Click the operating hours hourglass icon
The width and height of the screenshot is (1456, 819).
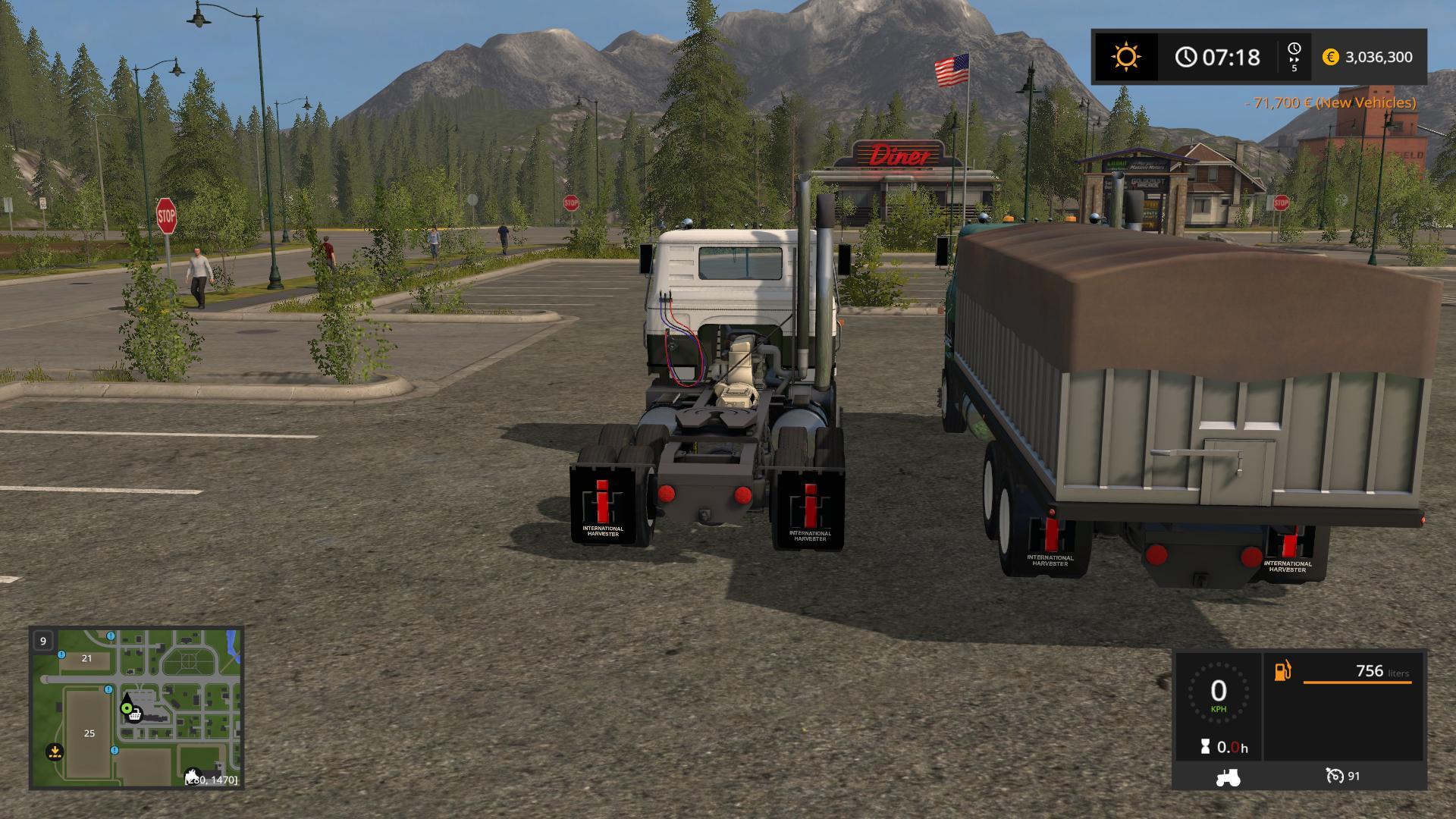(1205, 747)
